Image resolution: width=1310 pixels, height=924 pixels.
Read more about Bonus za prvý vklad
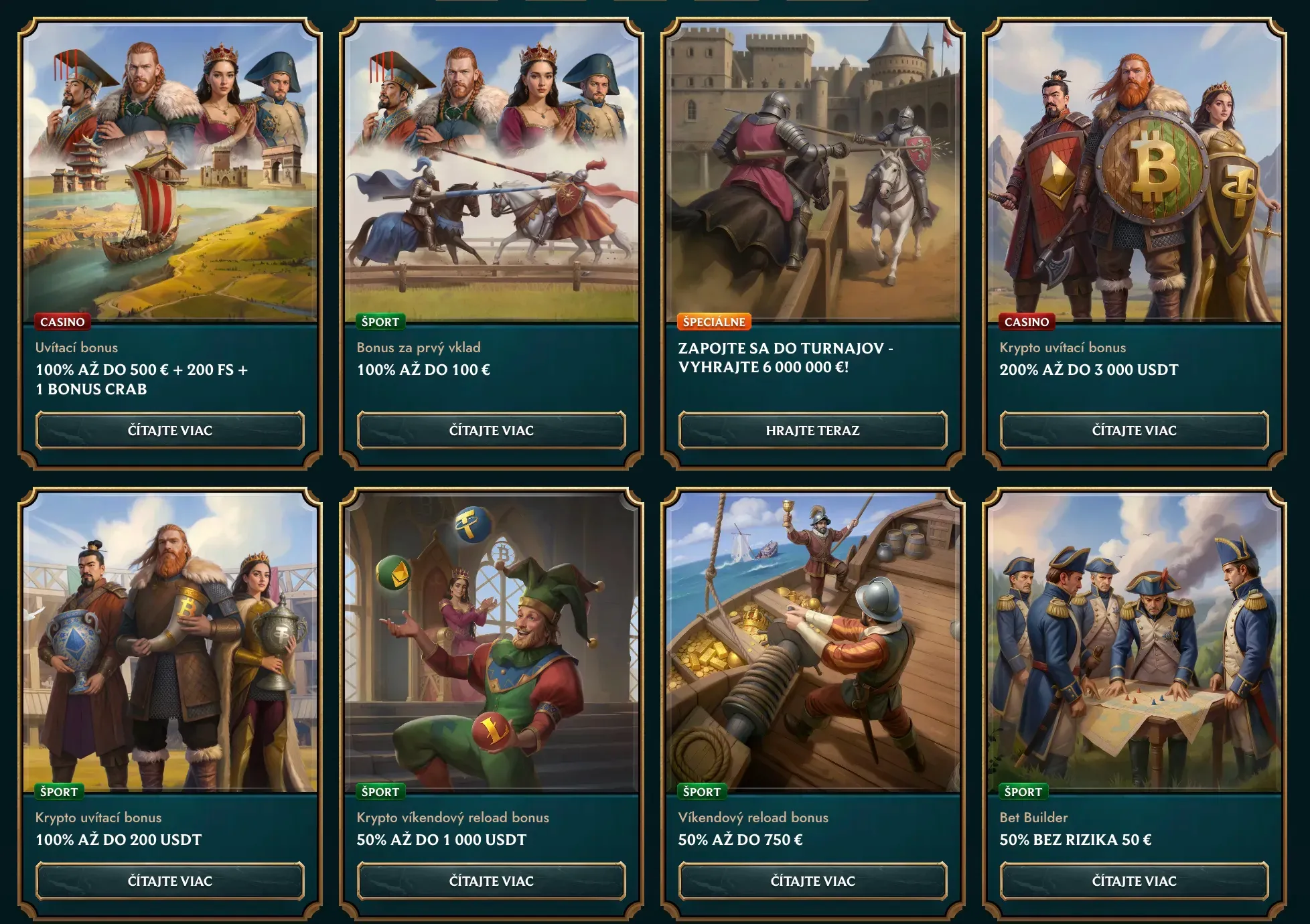tap(492, 431)
